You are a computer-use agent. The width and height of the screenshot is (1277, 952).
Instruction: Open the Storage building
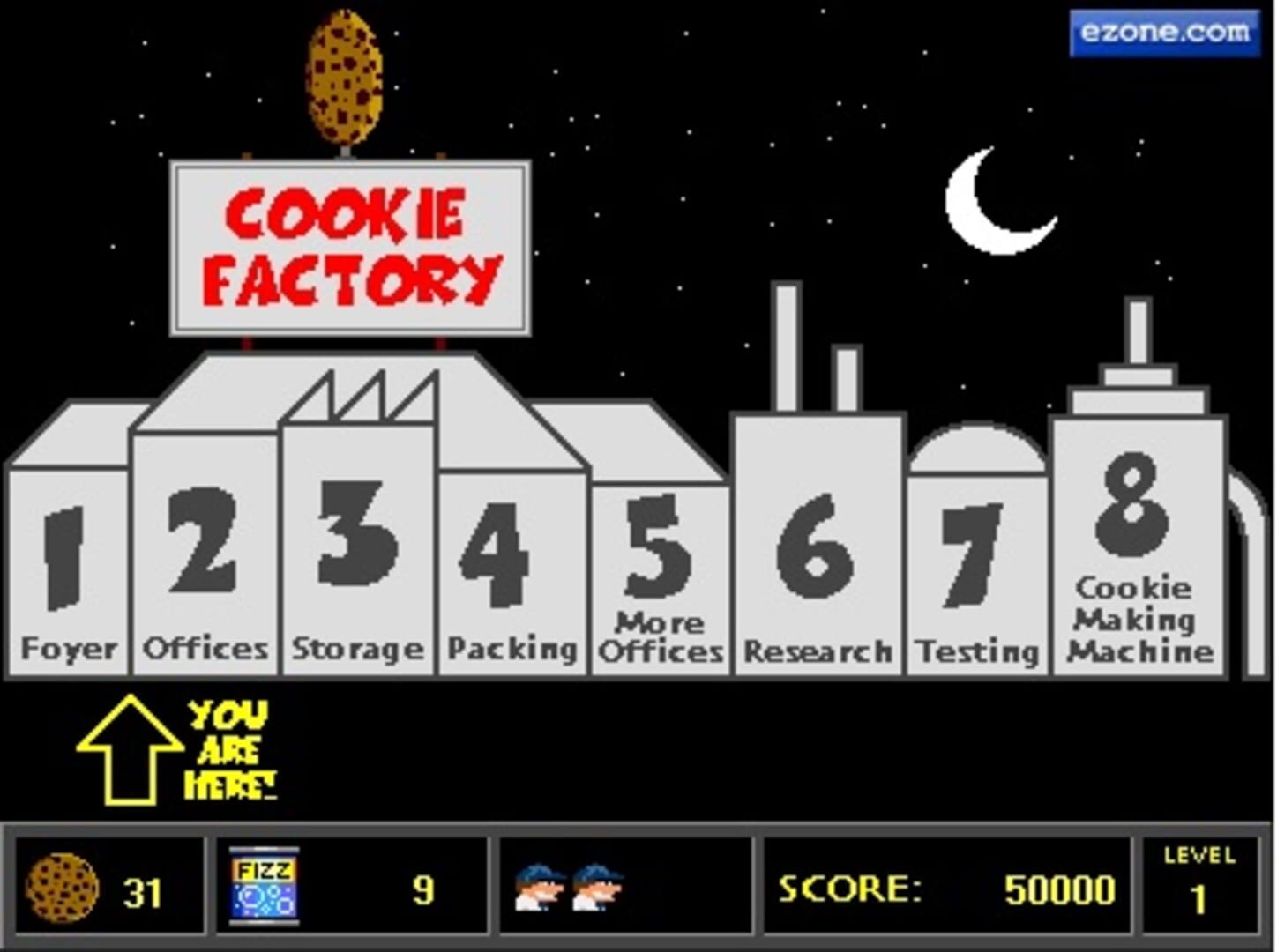(x=357, y=564)
